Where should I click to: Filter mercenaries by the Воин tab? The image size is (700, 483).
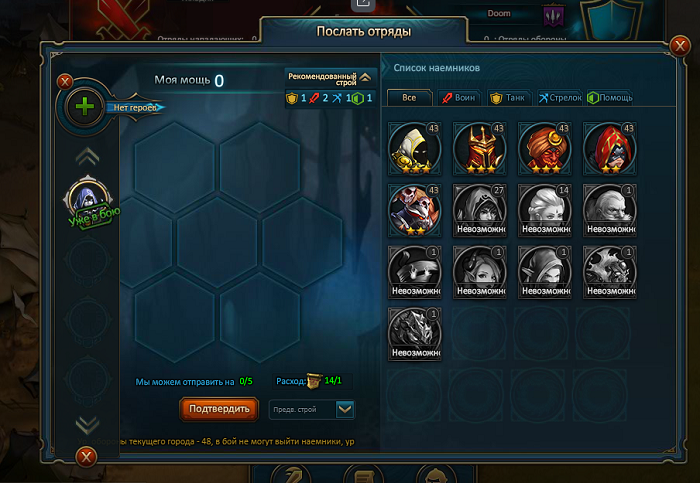[459, 97]
